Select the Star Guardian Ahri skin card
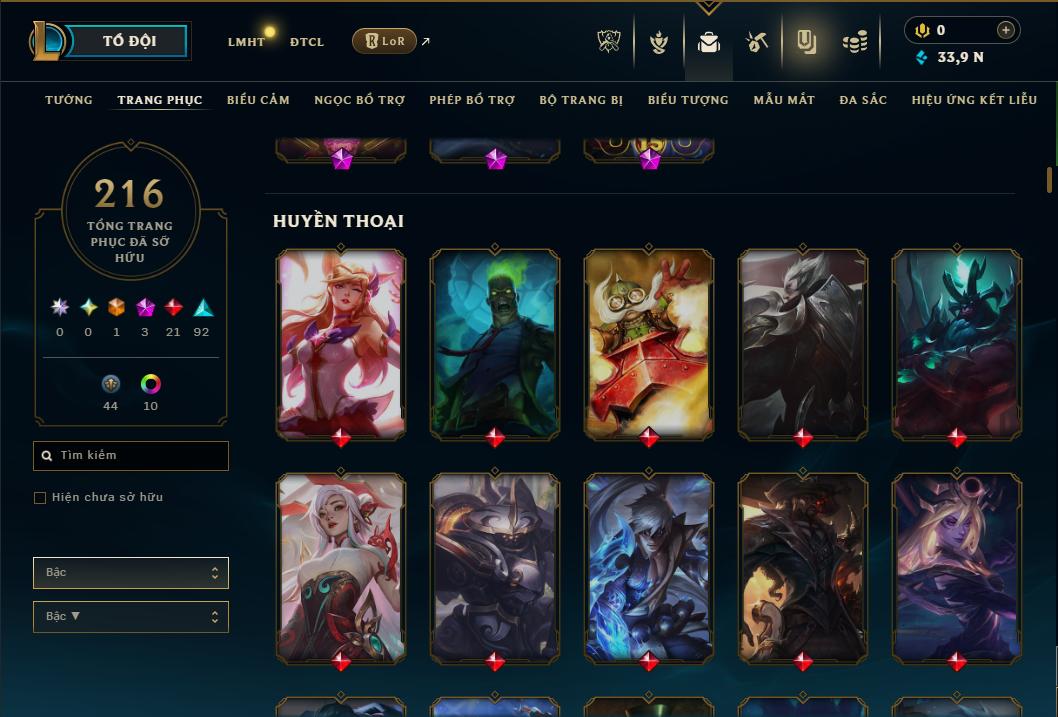This screenshot has width=1058, height=717. 341,342
